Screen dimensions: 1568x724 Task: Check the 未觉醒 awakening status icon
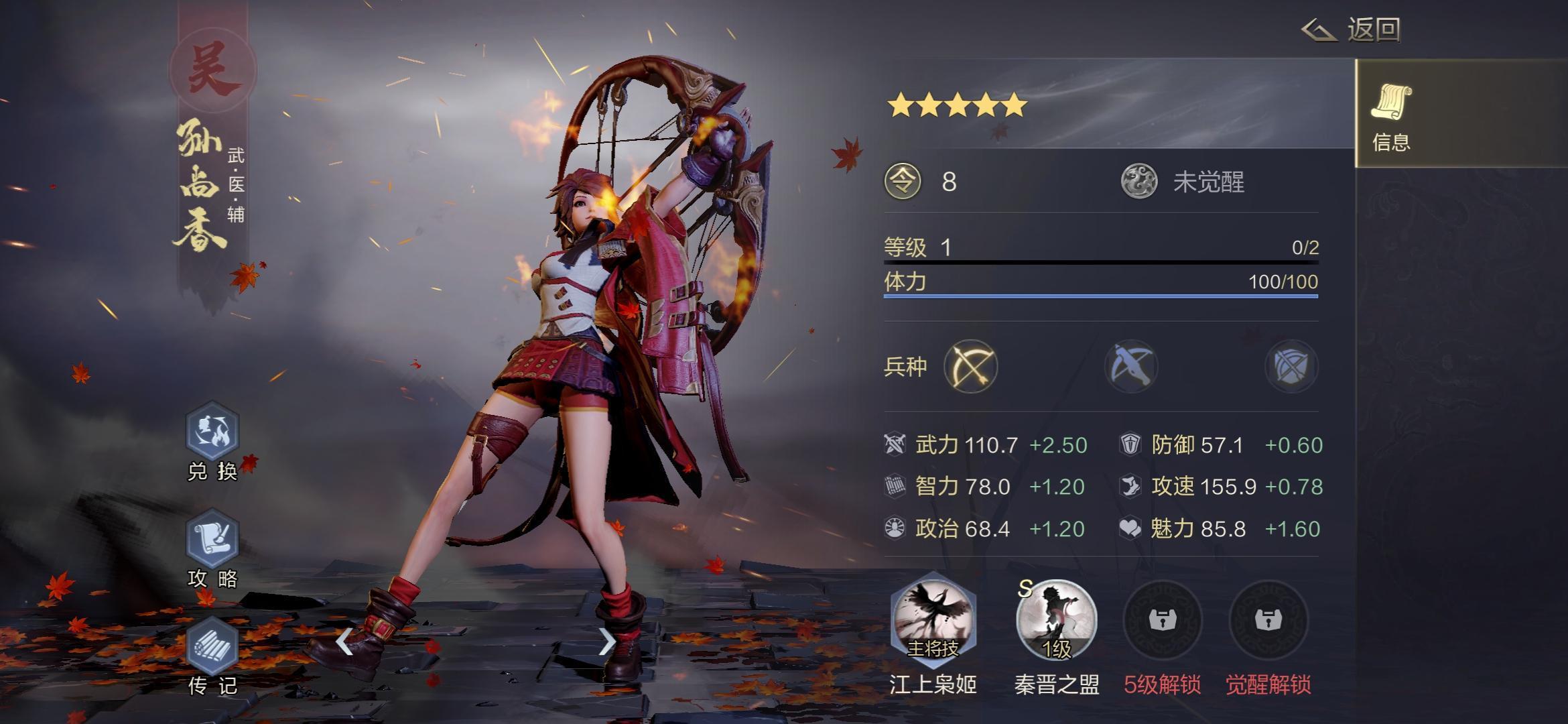[x=1139, y=182]
